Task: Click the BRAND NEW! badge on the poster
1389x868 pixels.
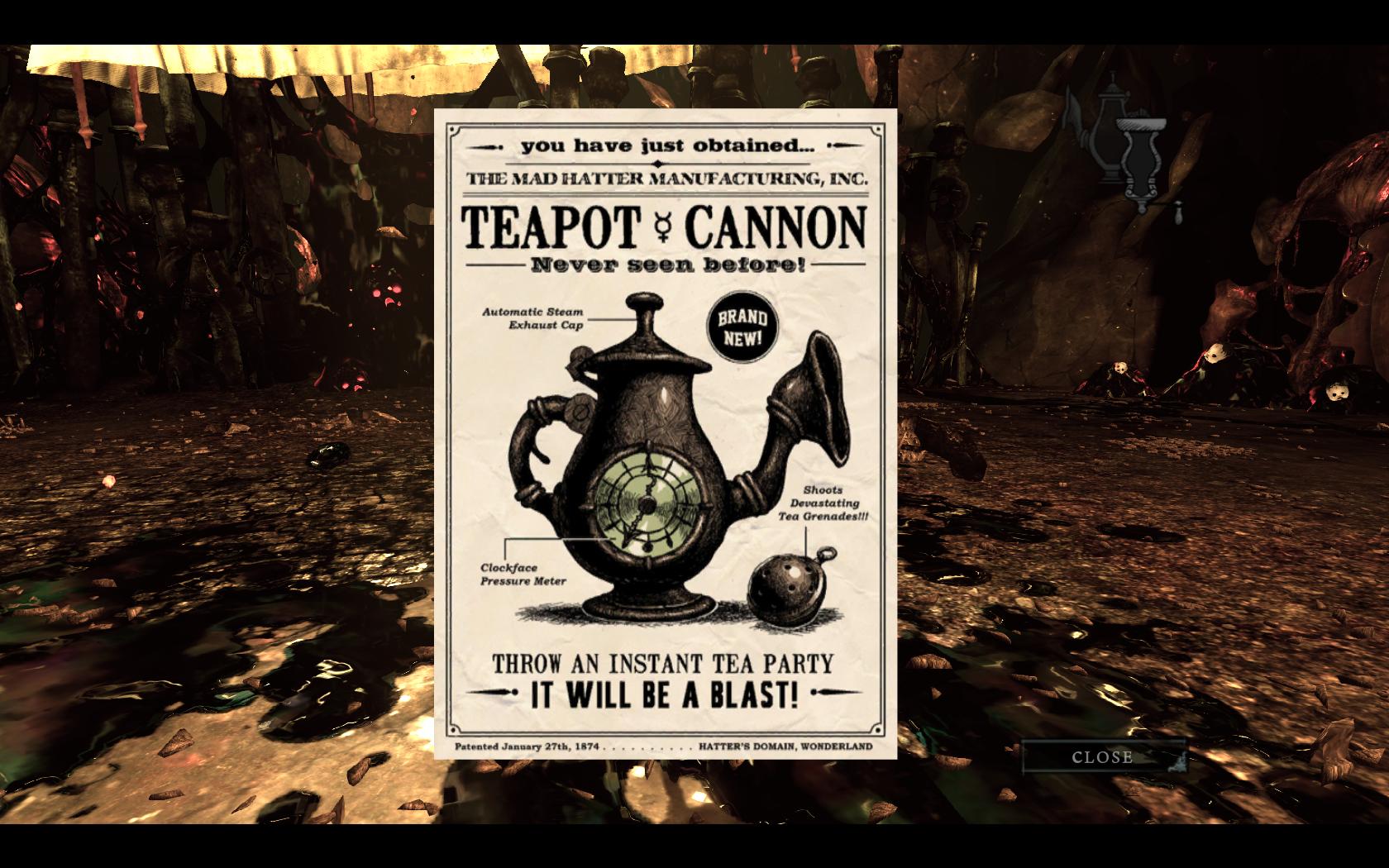Action: [744, 327]
